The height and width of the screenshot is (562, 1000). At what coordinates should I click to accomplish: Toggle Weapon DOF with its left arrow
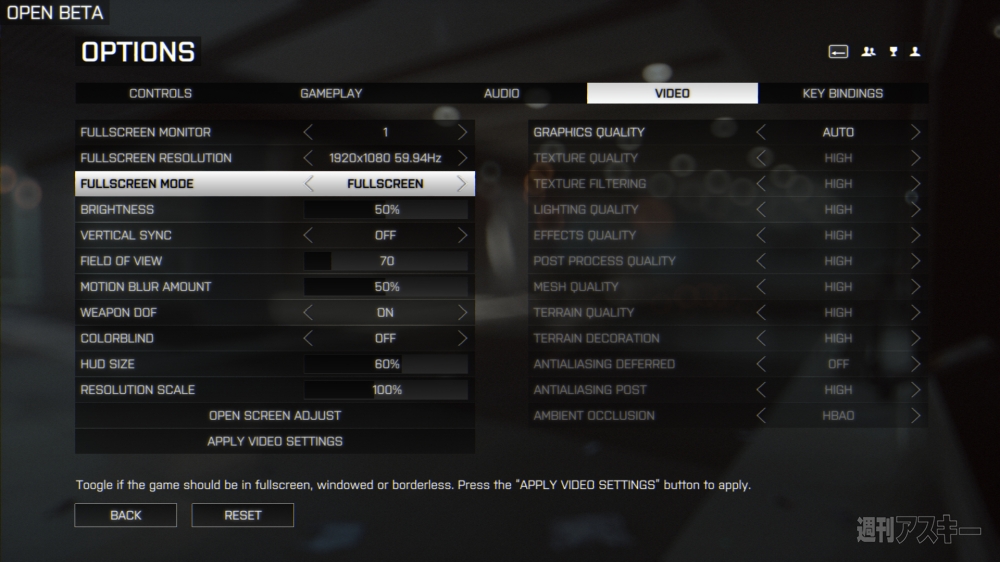pos(308,312)
